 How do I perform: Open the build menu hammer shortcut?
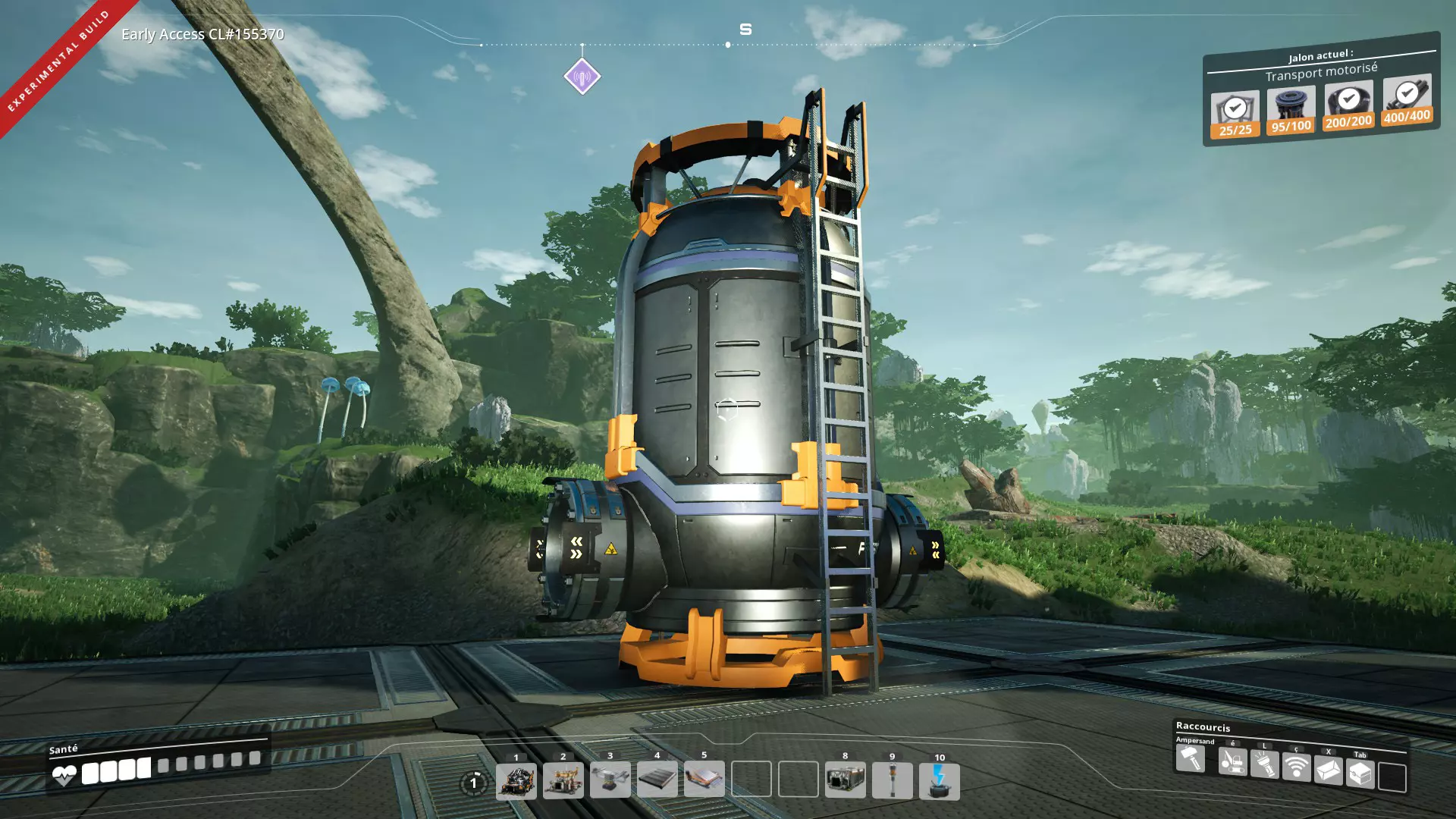(1191, 758)
